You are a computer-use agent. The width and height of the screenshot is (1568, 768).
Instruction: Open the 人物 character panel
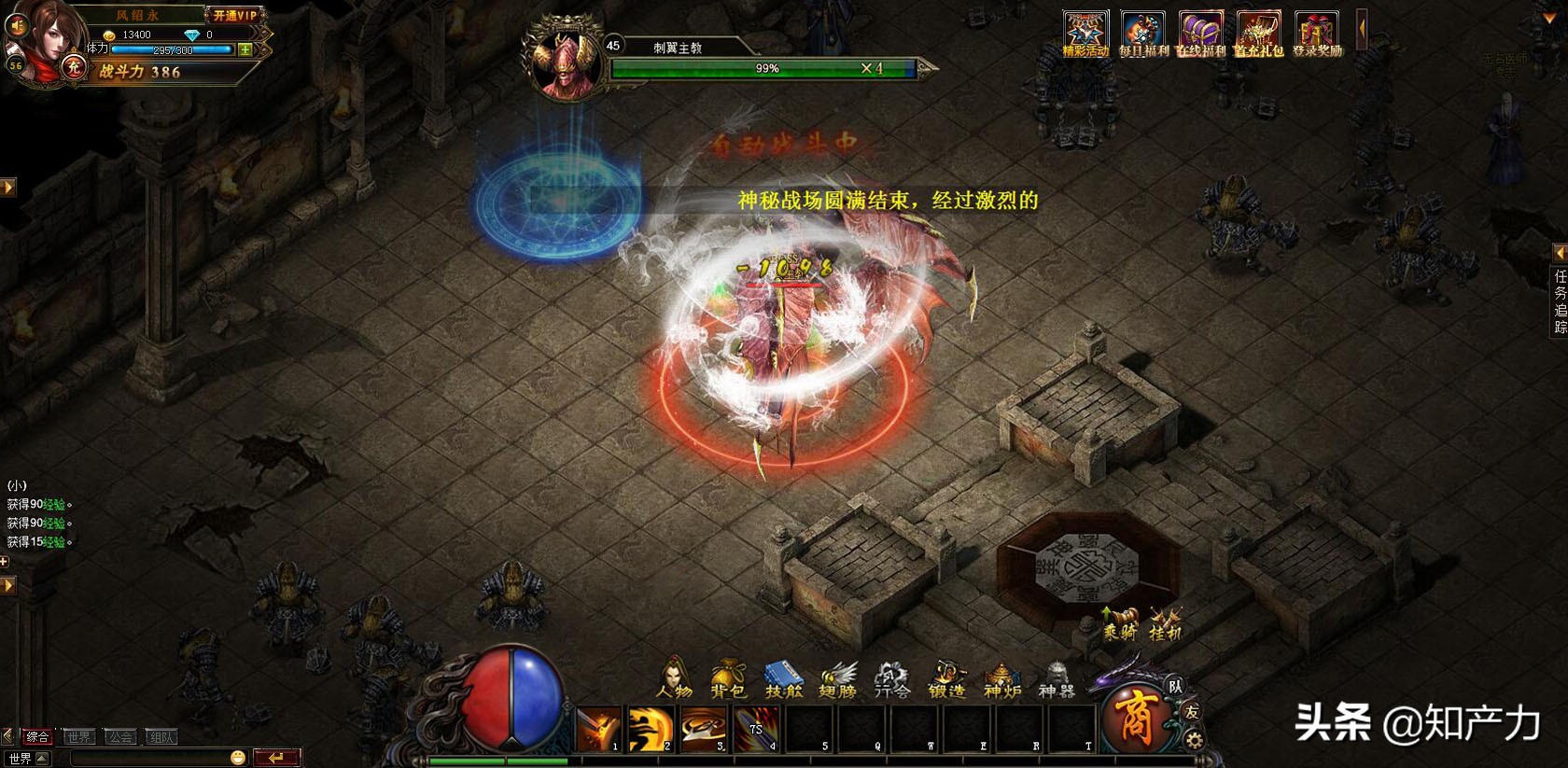click(x=674, y=678)
